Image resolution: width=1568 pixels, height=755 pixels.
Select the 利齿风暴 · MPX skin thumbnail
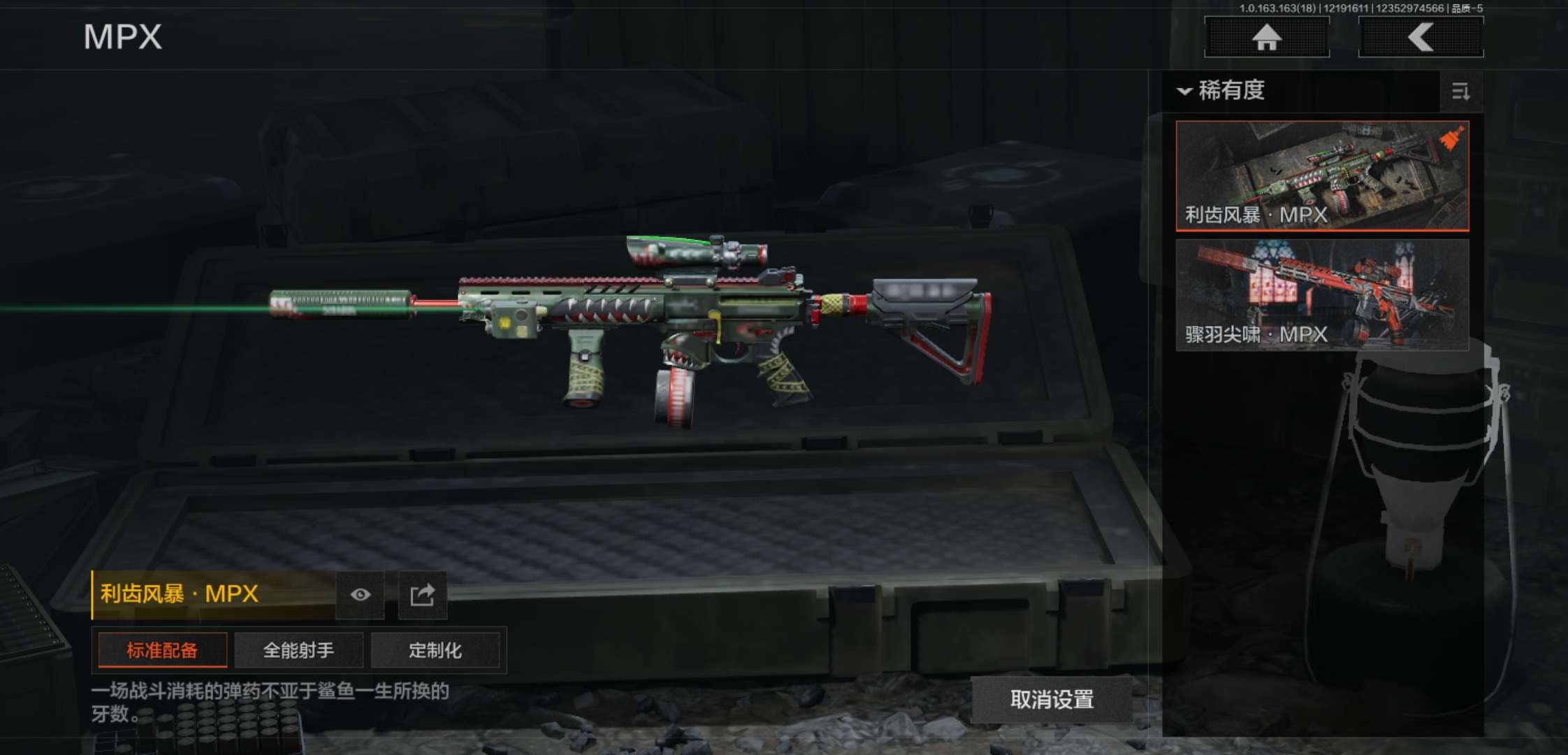pos(1322,175)
